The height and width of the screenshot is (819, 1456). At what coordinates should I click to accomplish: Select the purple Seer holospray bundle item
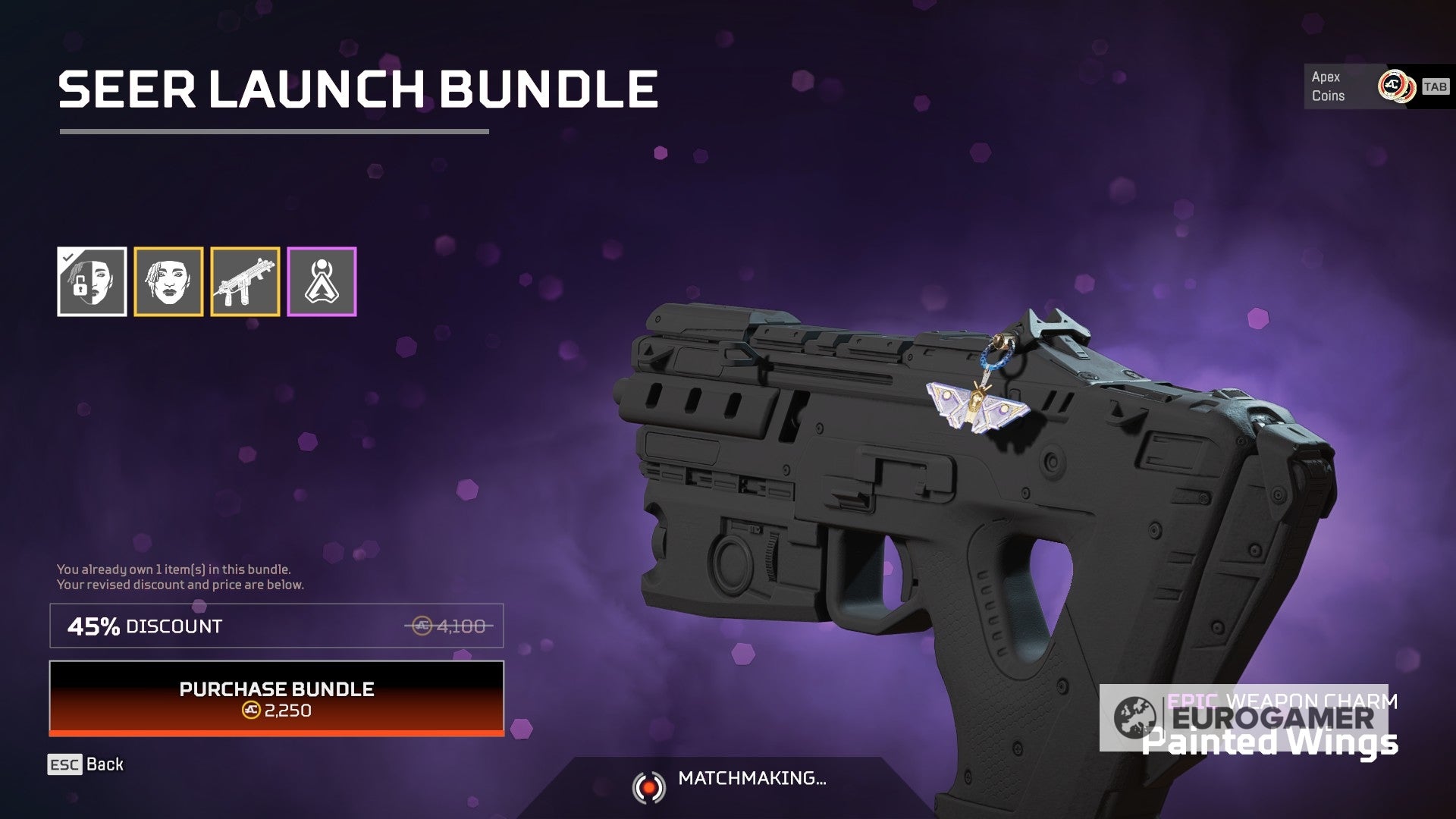[x=320, y=281]
